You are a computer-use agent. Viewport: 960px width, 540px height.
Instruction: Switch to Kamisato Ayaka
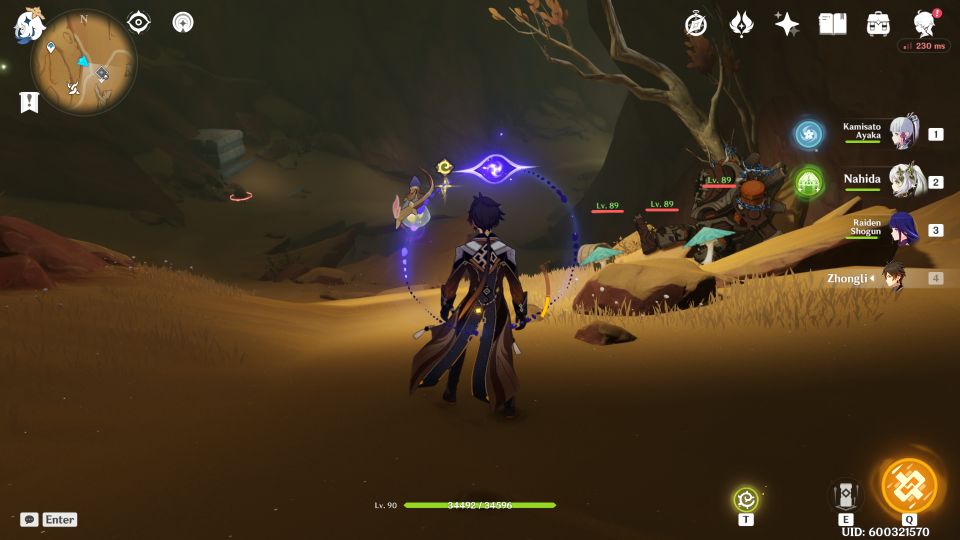[903, 133]
